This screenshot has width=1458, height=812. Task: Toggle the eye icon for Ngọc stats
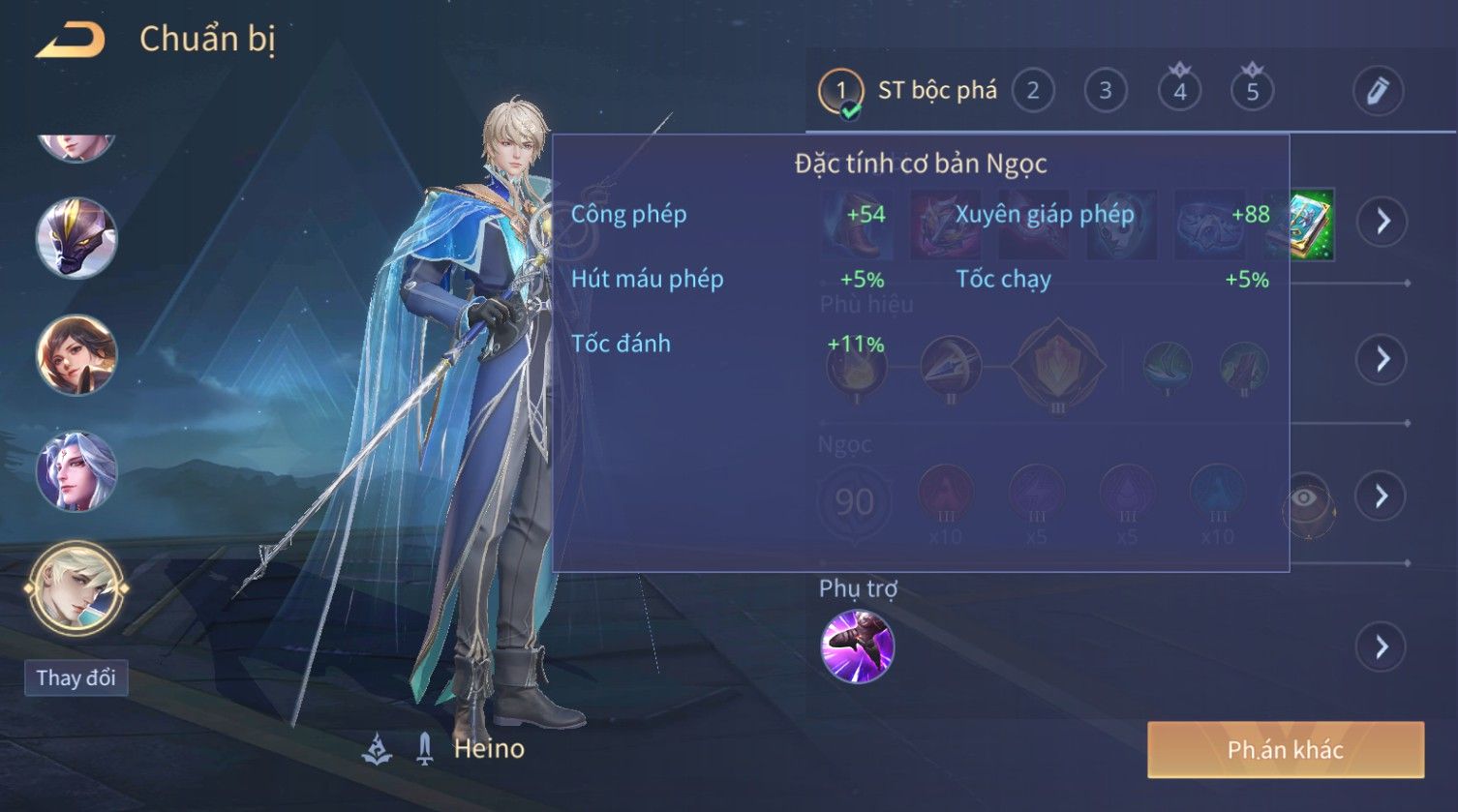coord(1306,498)
